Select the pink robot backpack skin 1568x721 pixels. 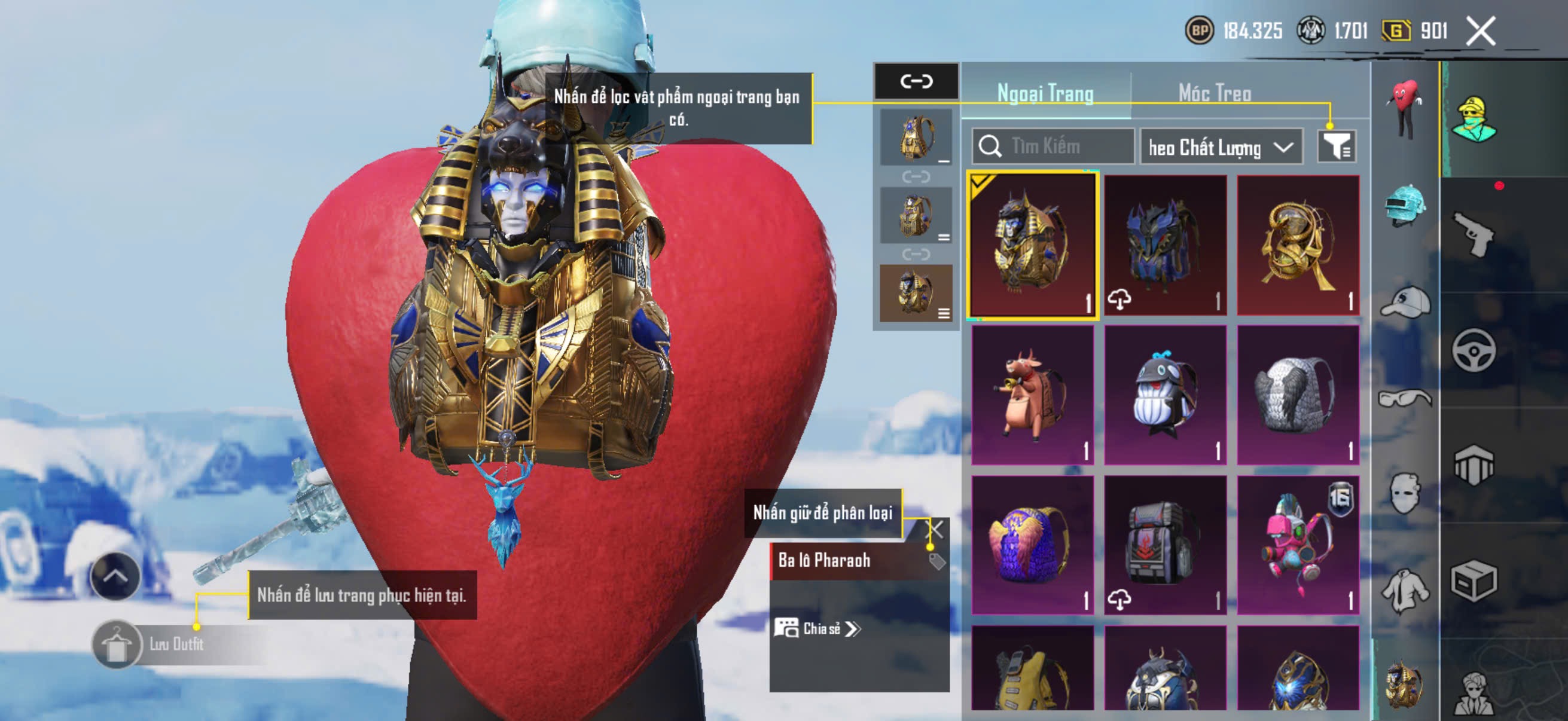(1298, 545)
